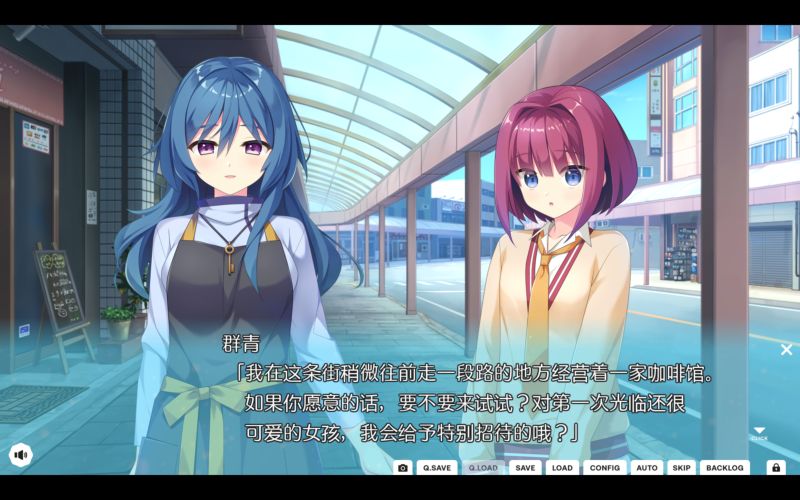Toggle AUTO text advance
800x500 pixels.
pos(647,467)
